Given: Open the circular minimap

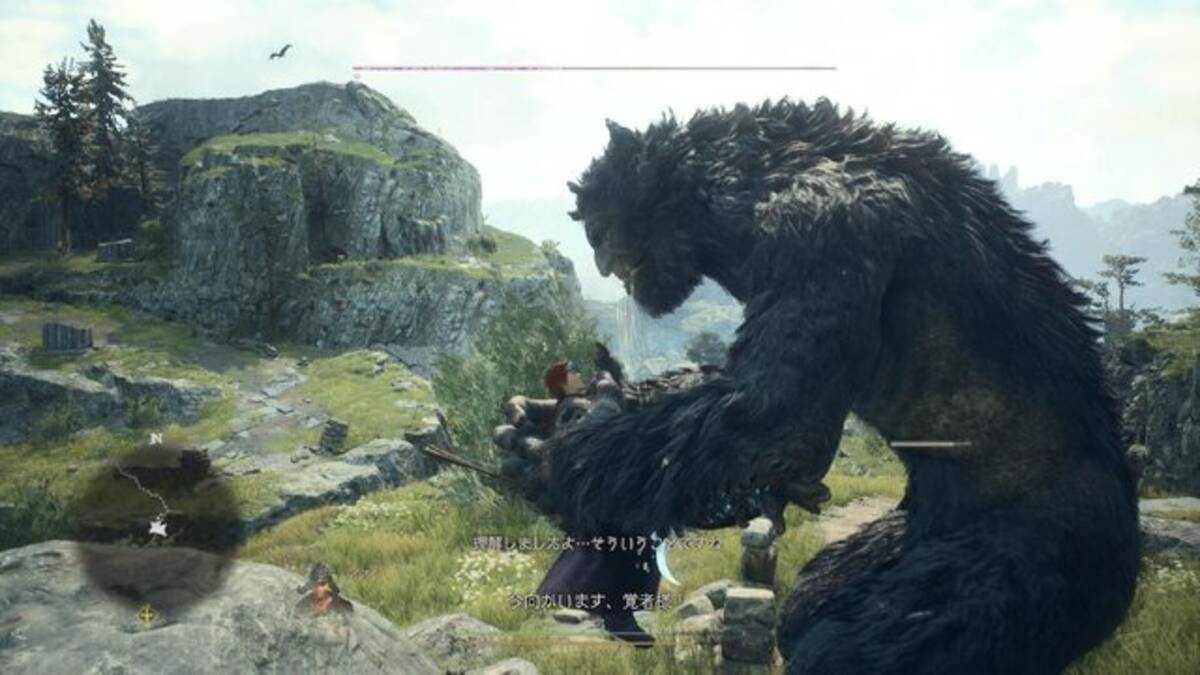Looking at the screenshot, I should (x=157, y=530).
